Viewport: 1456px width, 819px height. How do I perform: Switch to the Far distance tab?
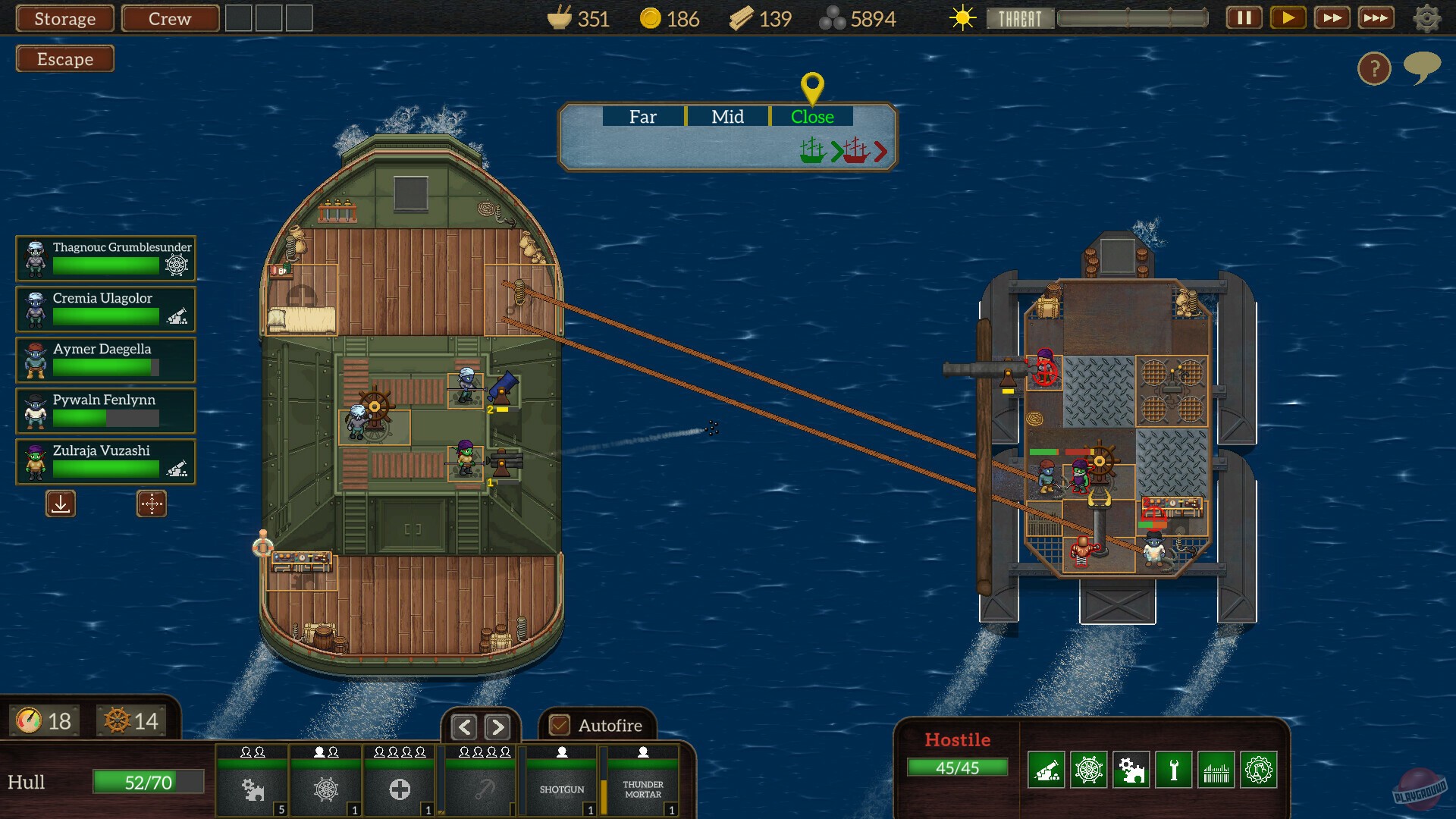[643, 117]
